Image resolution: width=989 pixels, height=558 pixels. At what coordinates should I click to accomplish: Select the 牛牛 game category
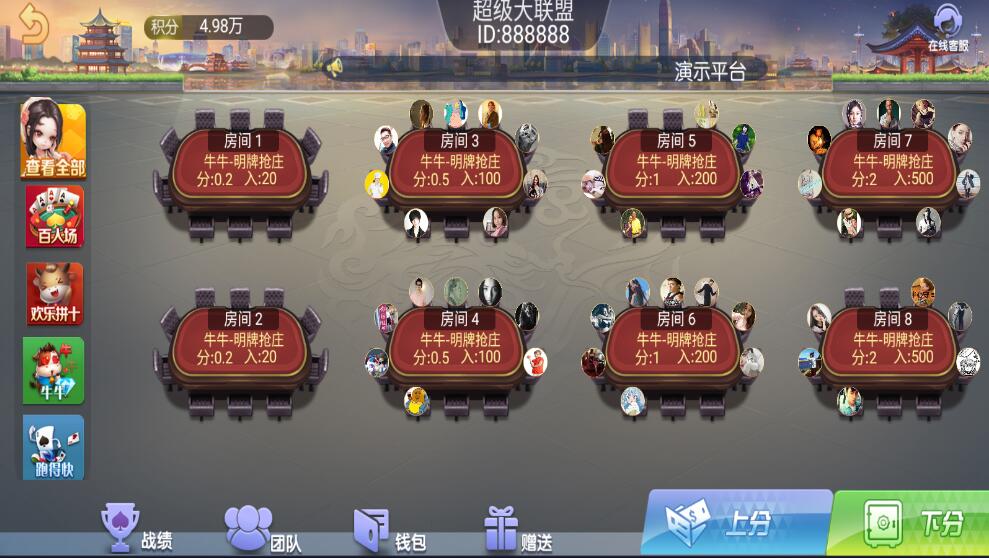[54, 371]
